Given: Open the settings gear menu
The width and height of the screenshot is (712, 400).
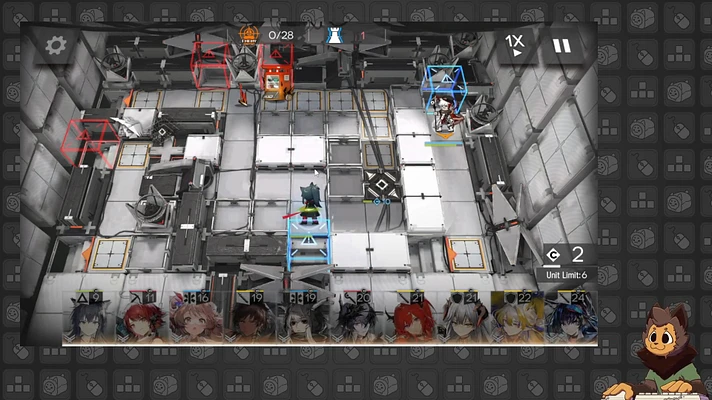Looking at the screenshot, I should (x=55, y=46).
